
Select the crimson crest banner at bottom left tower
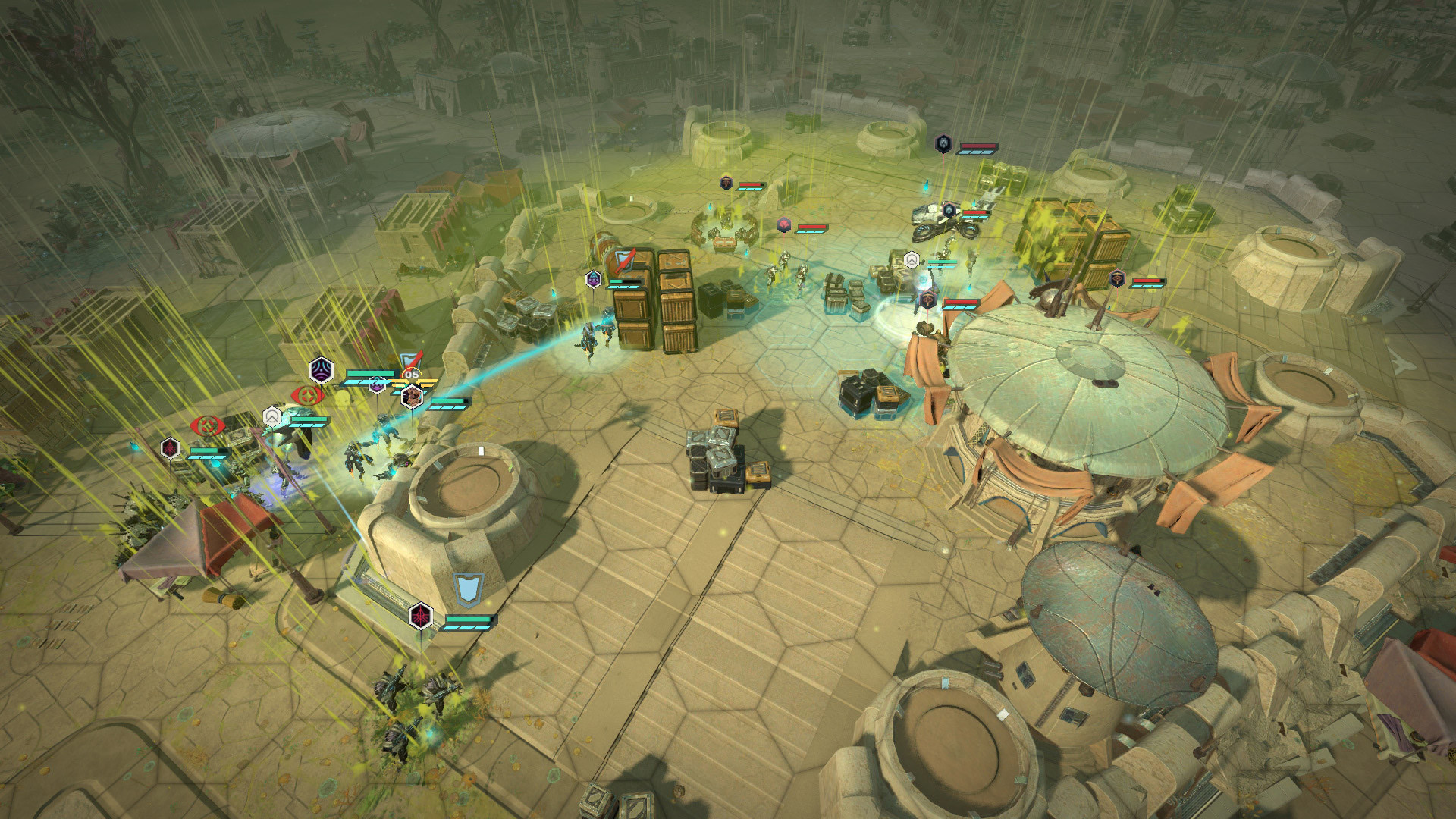(x=422, y=617)
